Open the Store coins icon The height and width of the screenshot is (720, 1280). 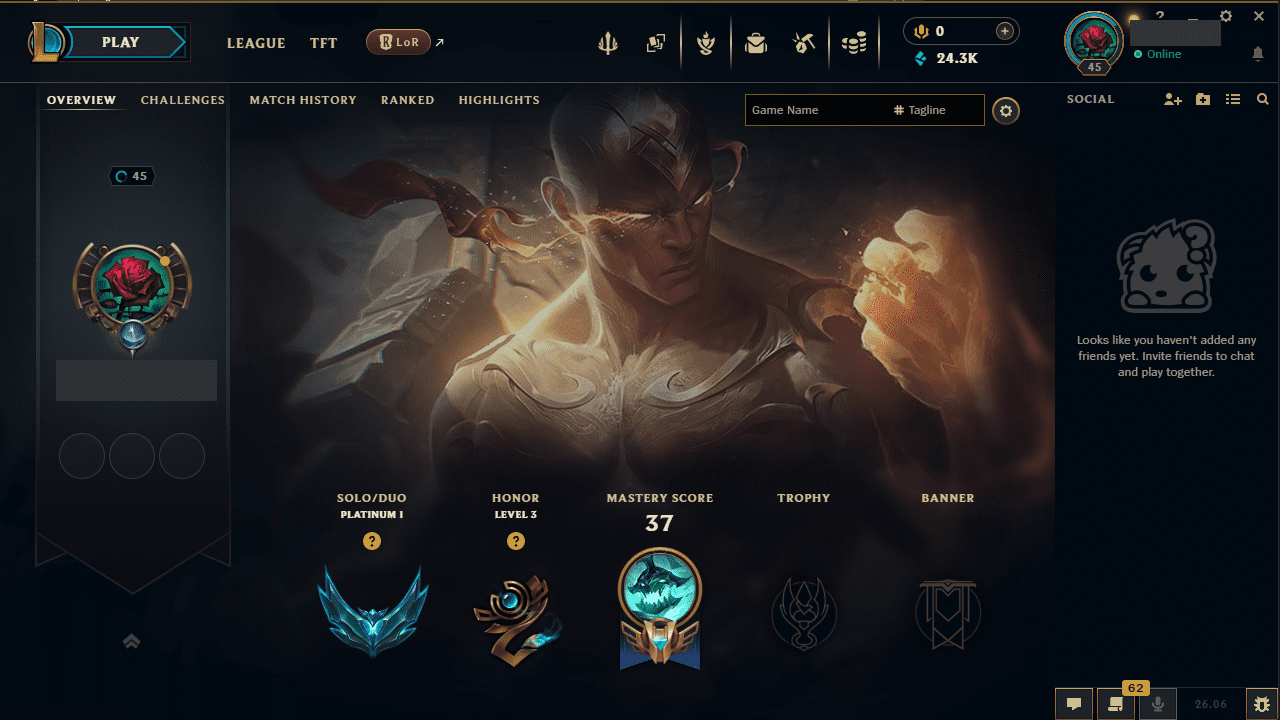pyautogui.click(x=855, y=43)
